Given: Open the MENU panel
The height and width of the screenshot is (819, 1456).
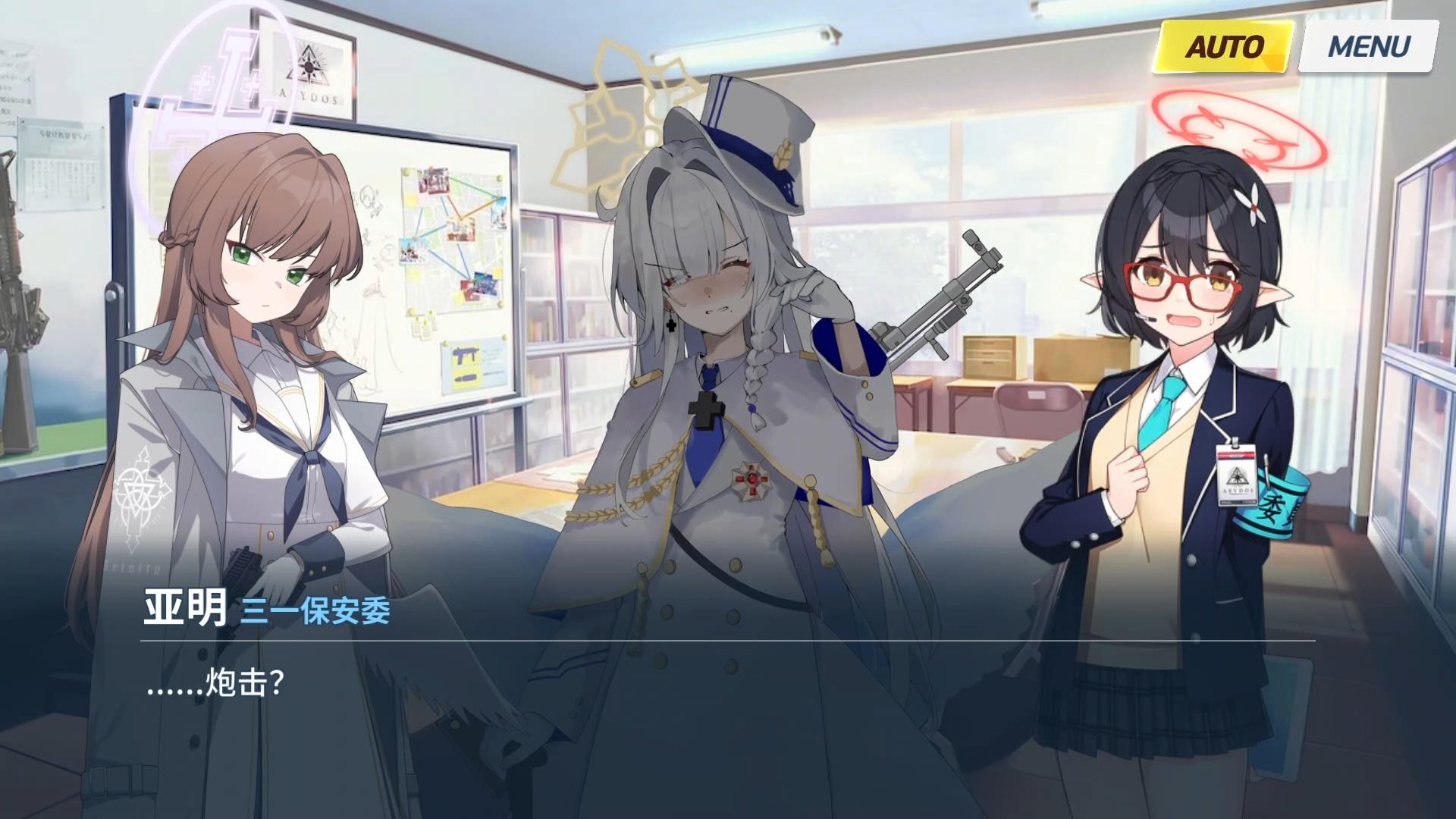Looking at the screenshot, I should (x=1364, y=47).
